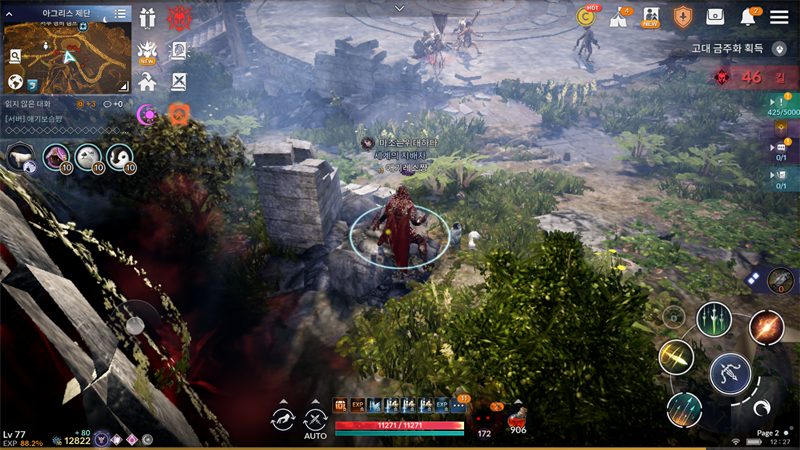Click the house return icon

pos(148,83)
